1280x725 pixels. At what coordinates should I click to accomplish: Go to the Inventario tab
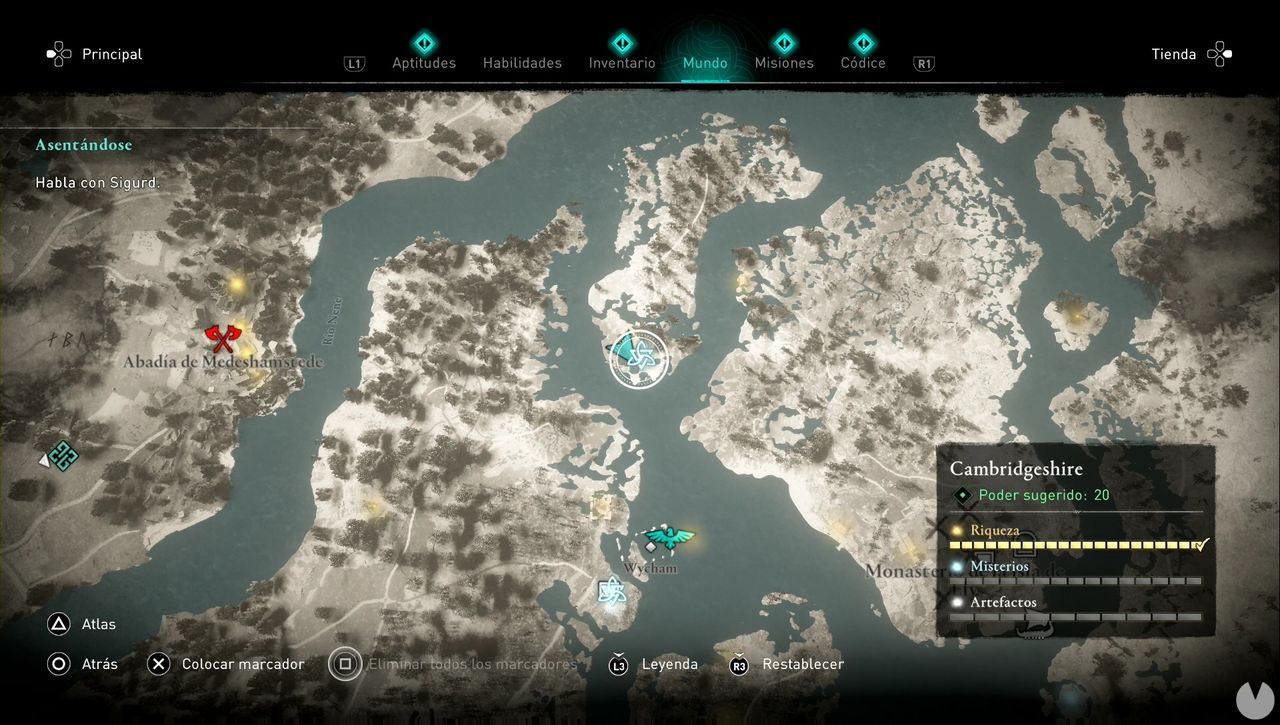click(x=622, y=62)
